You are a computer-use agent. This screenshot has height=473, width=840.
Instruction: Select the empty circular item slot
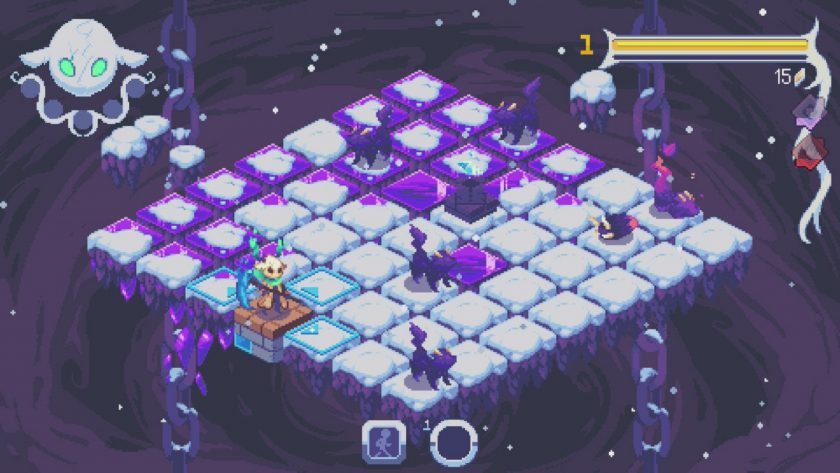coord(451,440)
